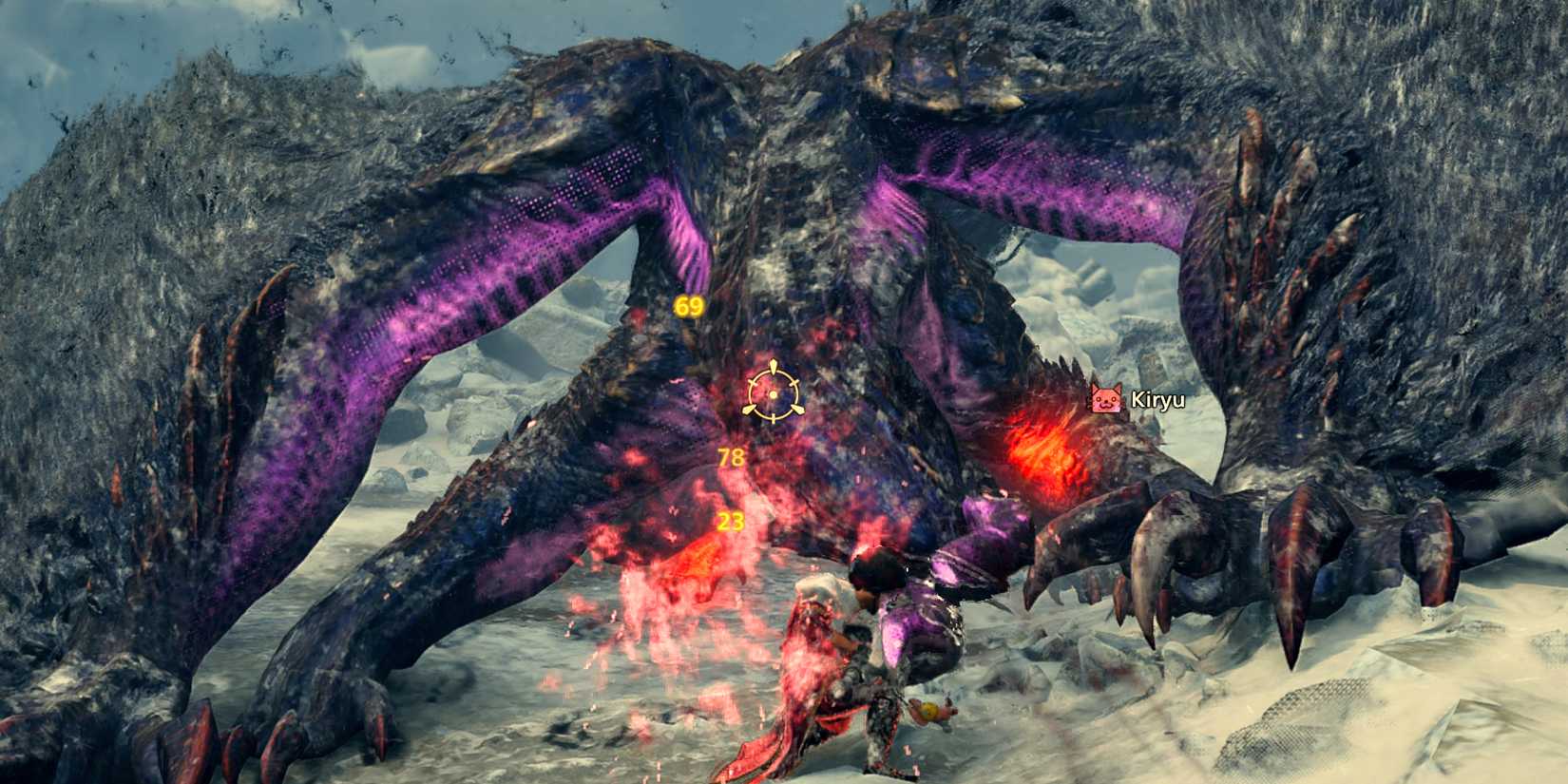The width and height of the screenshot is (1568, 784).
Task: Click the damage number 78
Action: (x=731, y=456)
